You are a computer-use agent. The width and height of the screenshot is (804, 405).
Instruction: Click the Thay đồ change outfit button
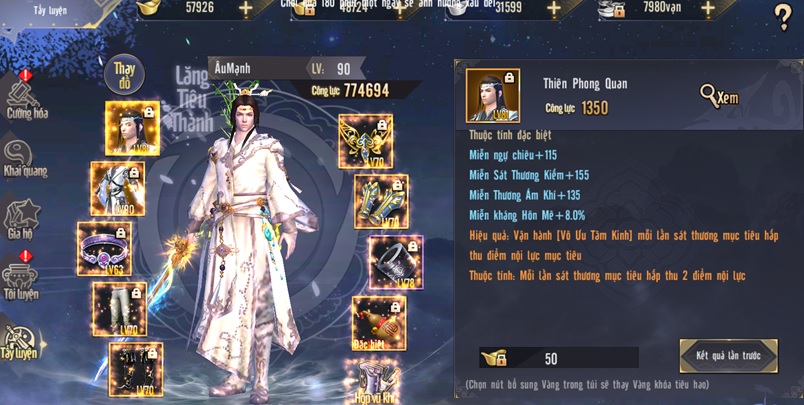tap(124, 74)
